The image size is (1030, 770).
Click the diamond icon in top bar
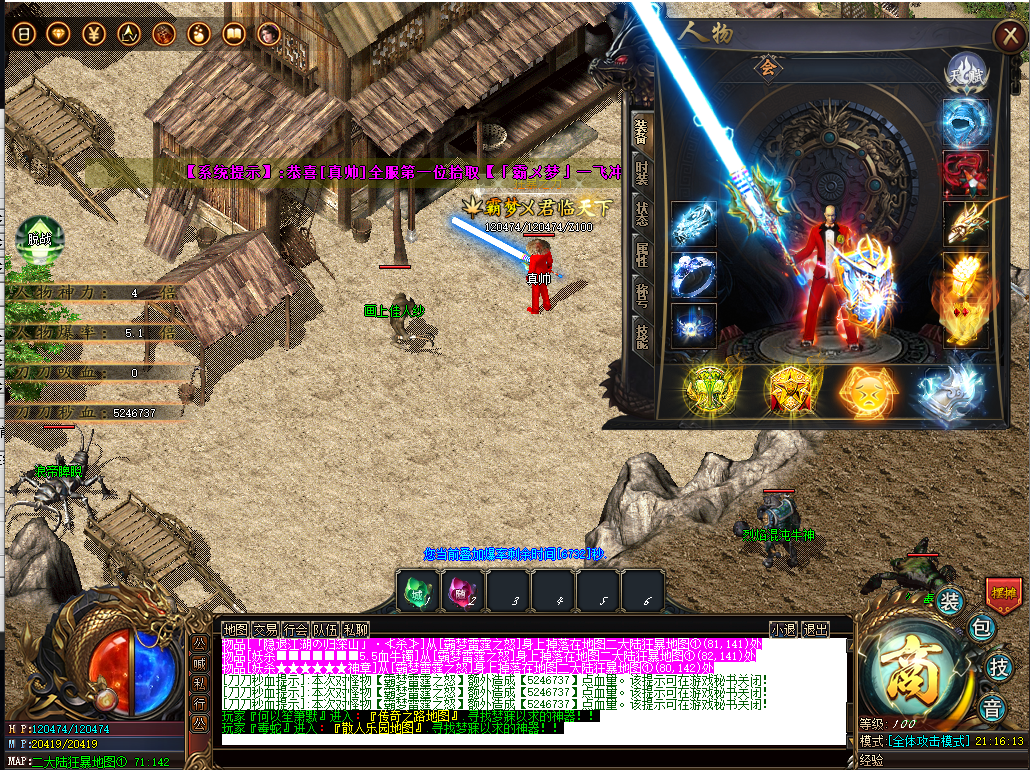59,34
